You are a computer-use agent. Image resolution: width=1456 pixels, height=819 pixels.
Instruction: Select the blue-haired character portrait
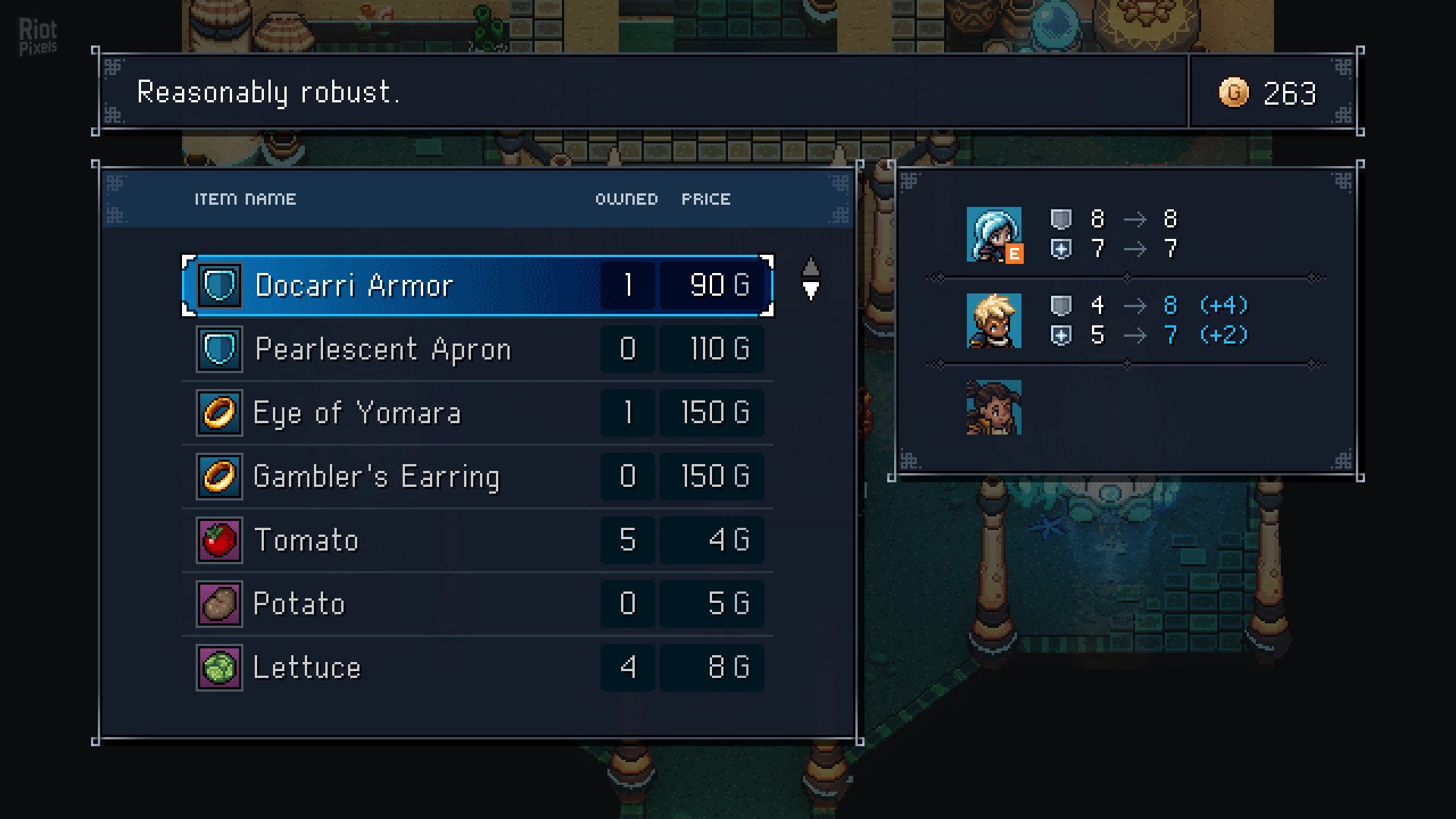[x=993, y=235]
